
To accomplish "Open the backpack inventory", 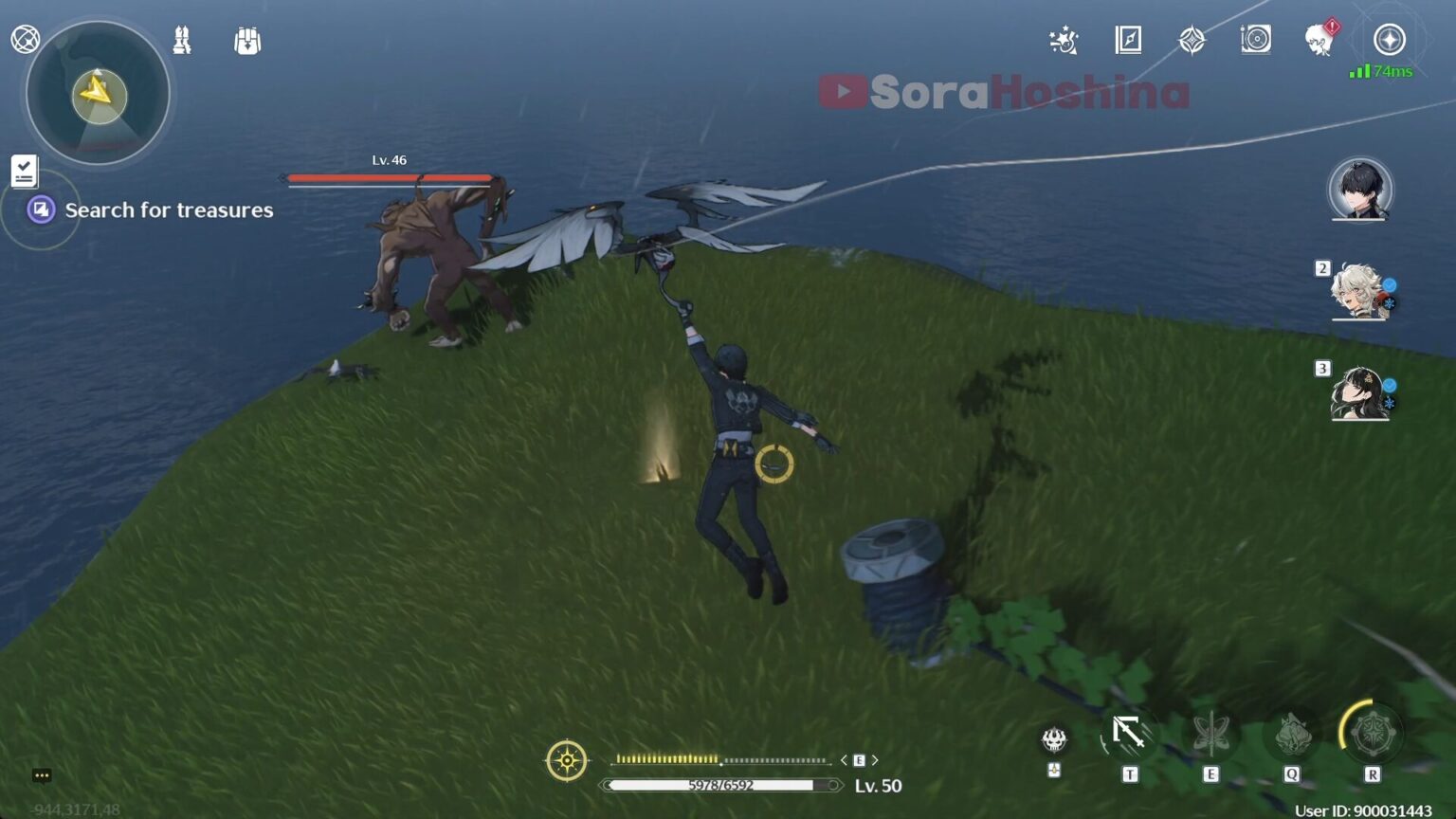I will point(247,41).
